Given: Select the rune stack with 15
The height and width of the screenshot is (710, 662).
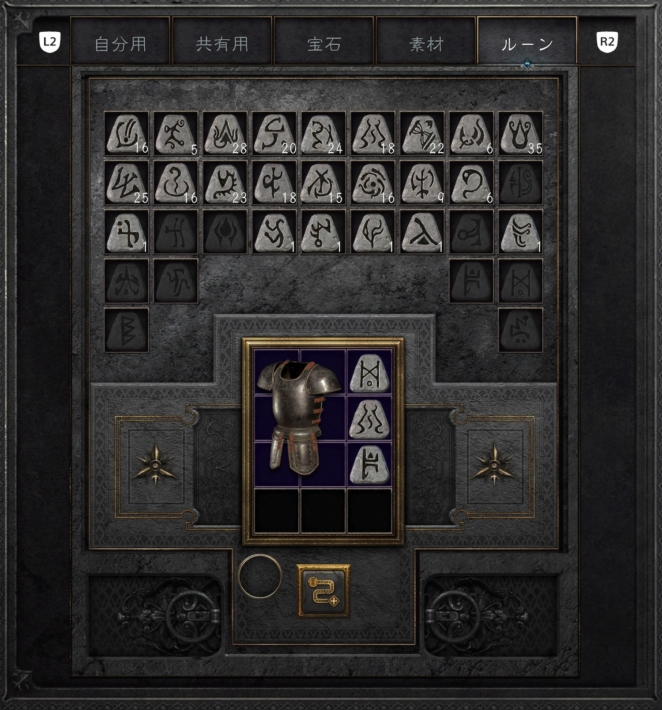Looking at the screenshot, I should point(323,181).
